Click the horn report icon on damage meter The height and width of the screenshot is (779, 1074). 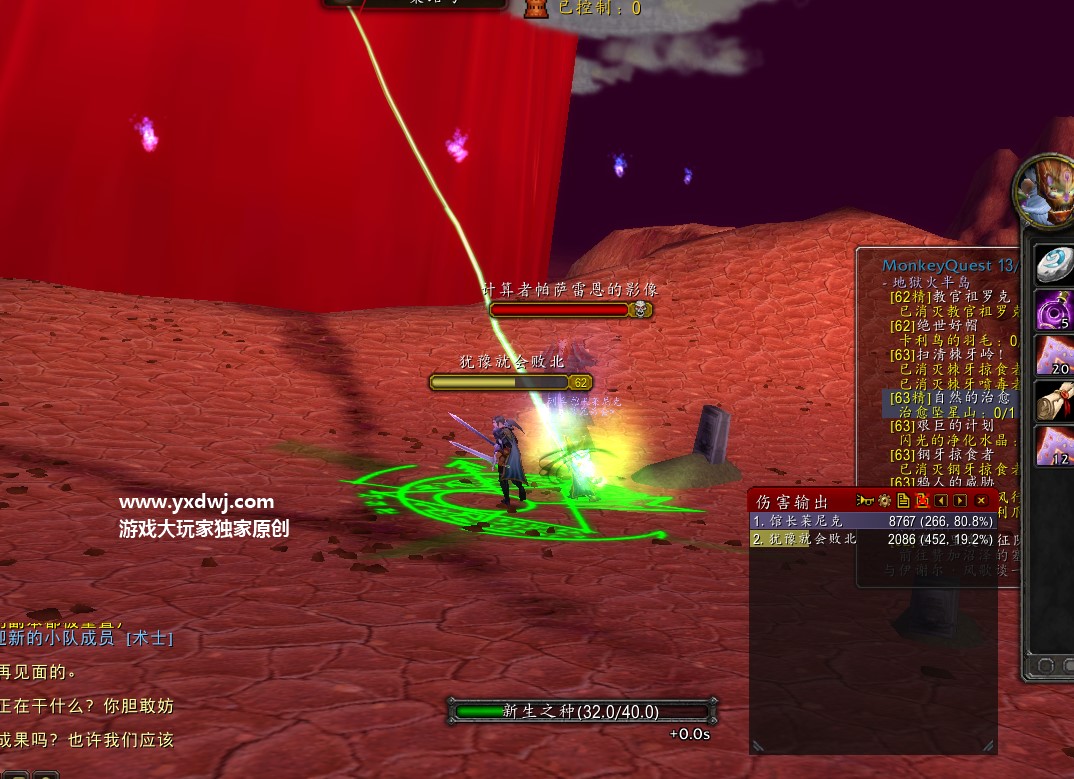865,500
